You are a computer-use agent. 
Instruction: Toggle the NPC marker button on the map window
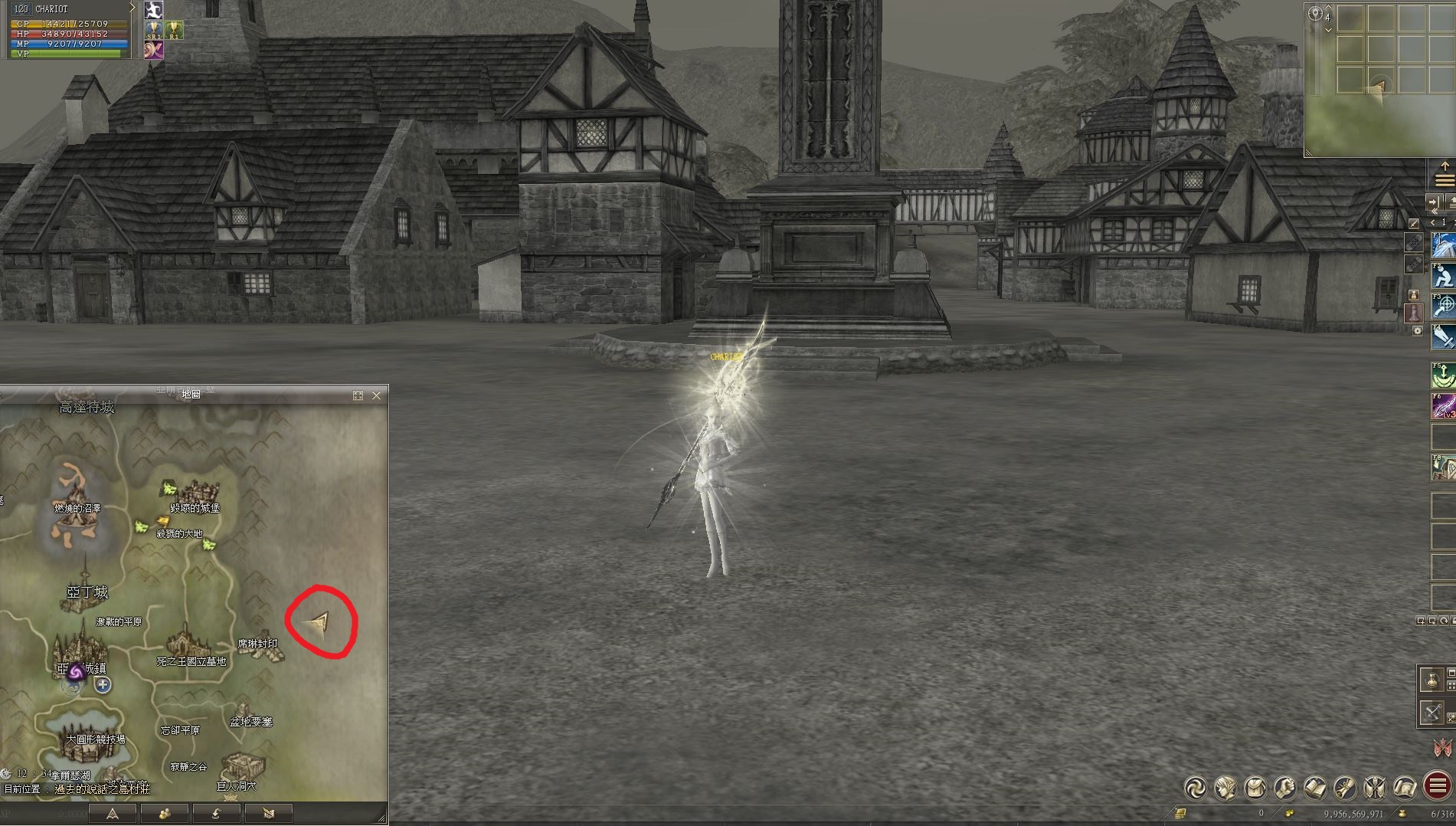tap(166, 815)
